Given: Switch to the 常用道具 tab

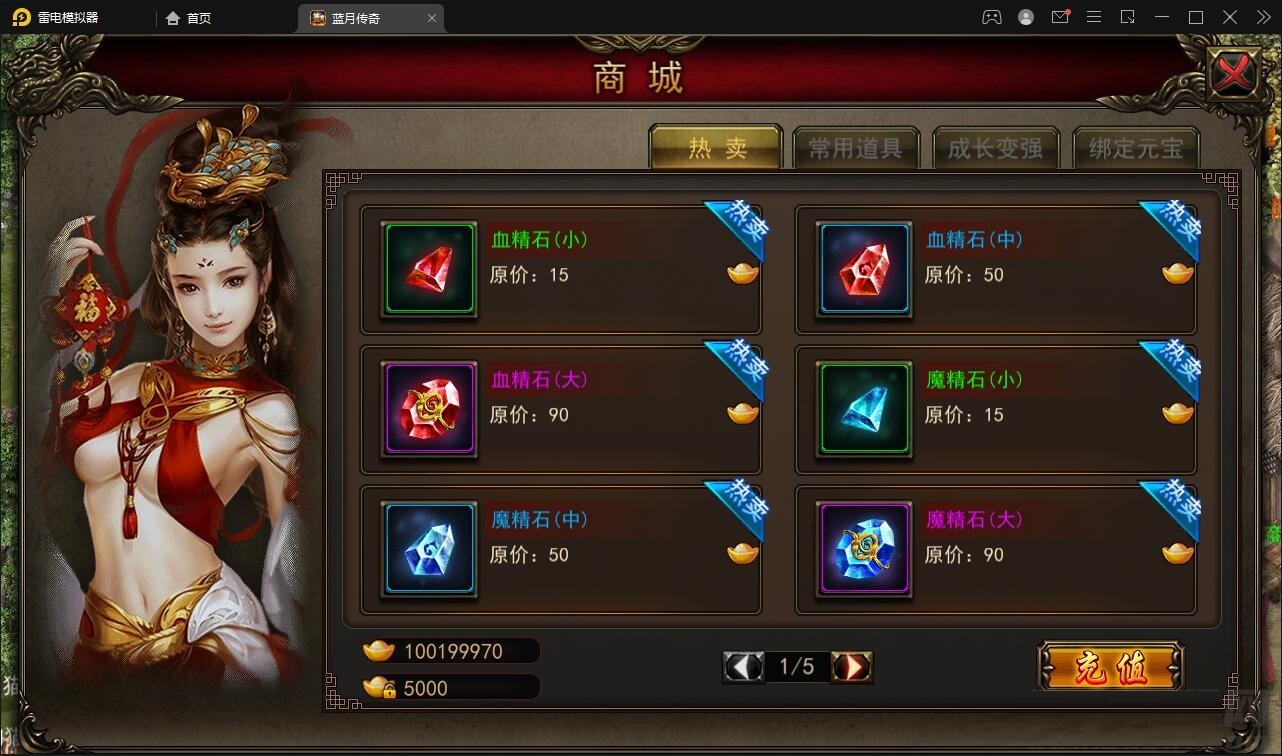Looking at the screenshot, I should pyautogui.click(x=856, y=147).
